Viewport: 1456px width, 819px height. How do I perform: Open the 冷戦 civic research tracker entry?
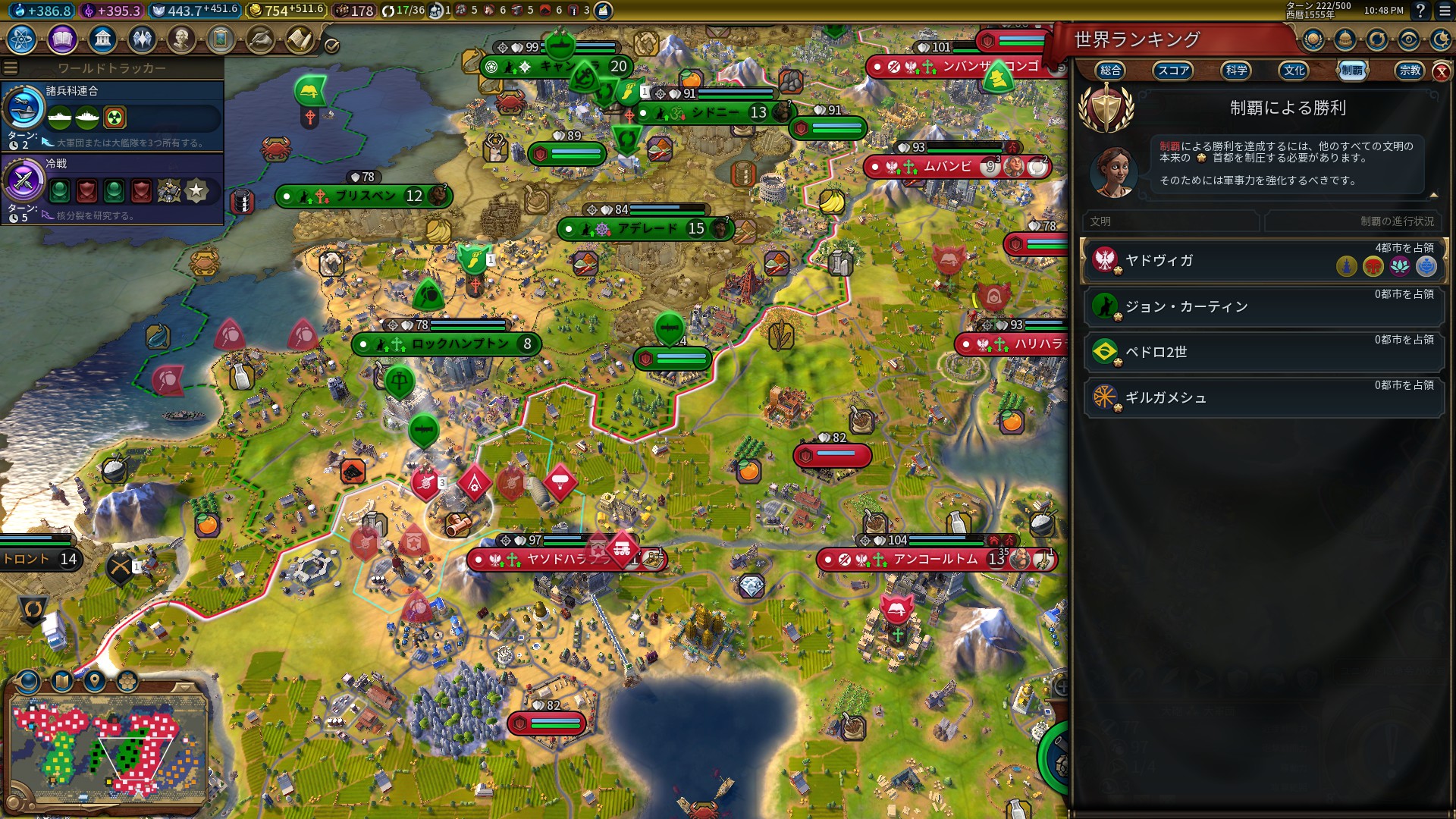click(x=112, y=189)
